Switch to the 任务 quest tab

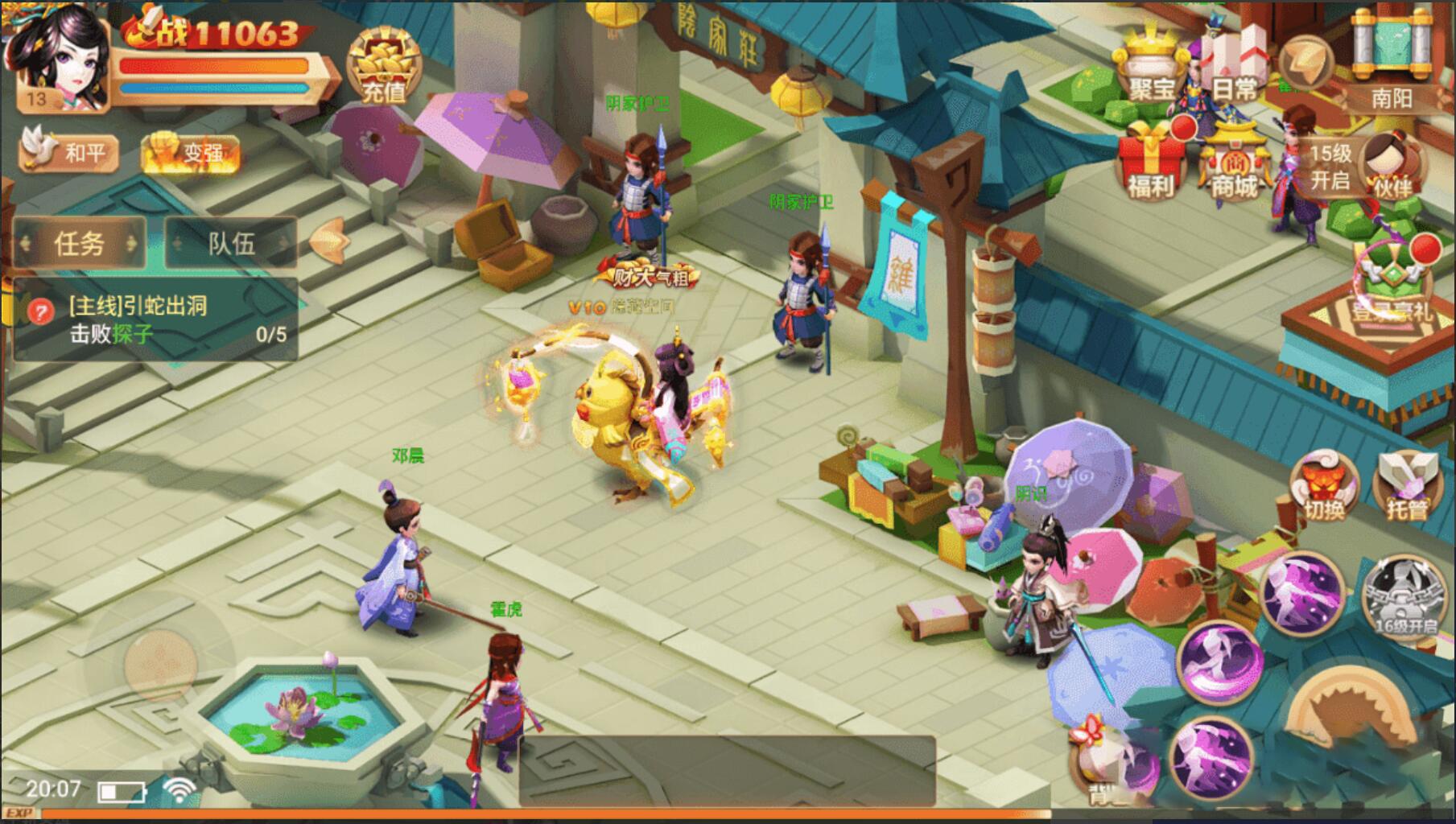point(79,242)
